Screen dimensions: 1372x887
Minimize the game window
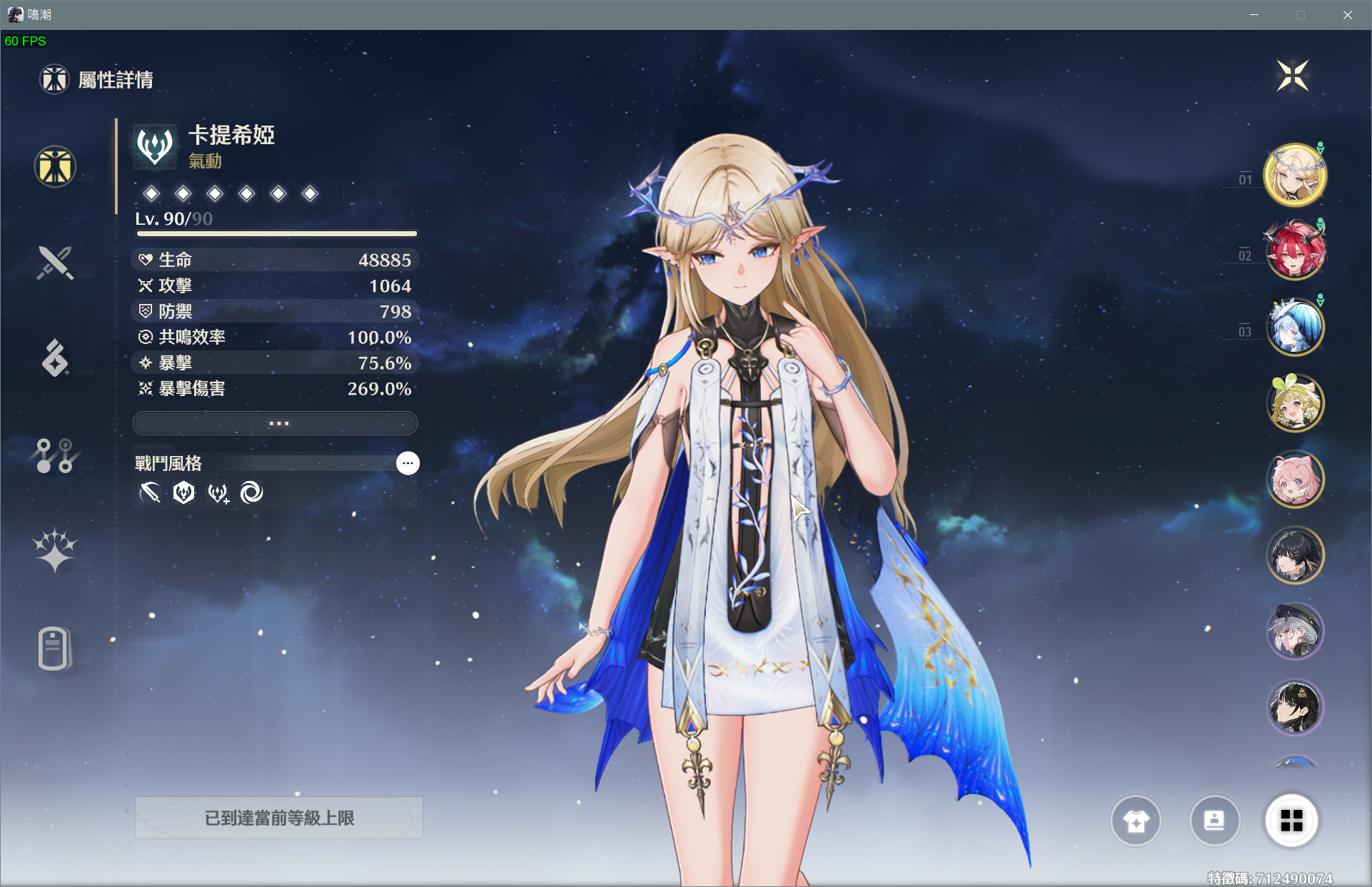click(1254, 15)
